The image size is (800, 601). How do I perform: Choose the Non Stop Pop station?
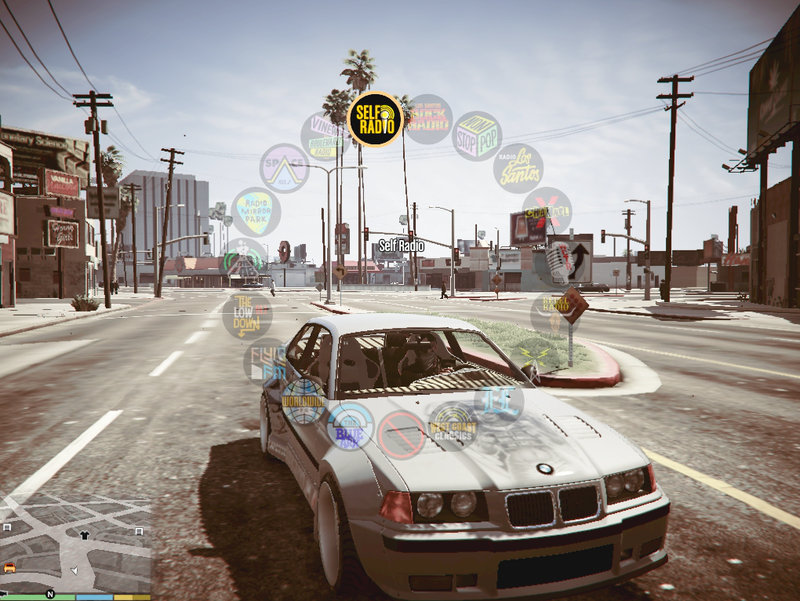point(478,136)
